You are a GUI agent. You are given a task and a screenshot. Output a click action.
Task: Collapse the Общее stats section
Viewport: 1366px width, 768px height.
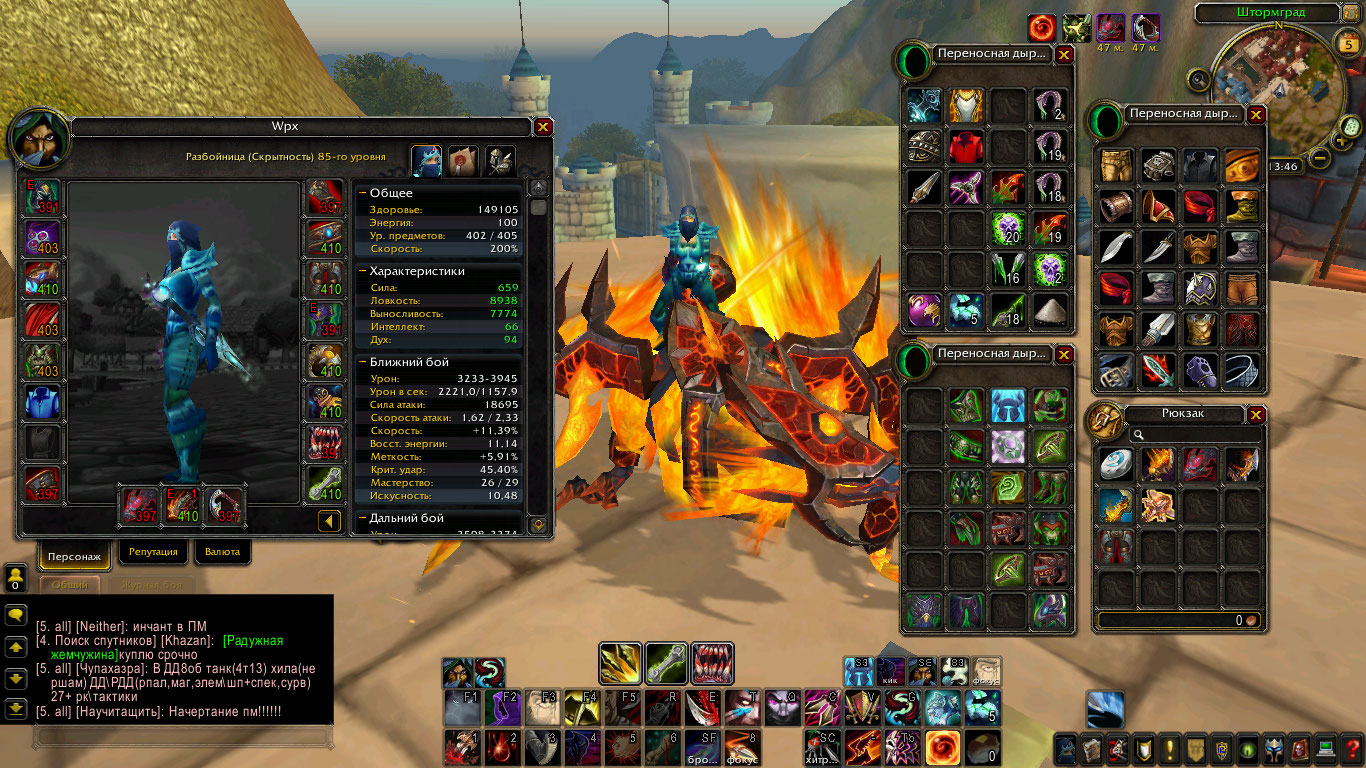click(364, 192)
